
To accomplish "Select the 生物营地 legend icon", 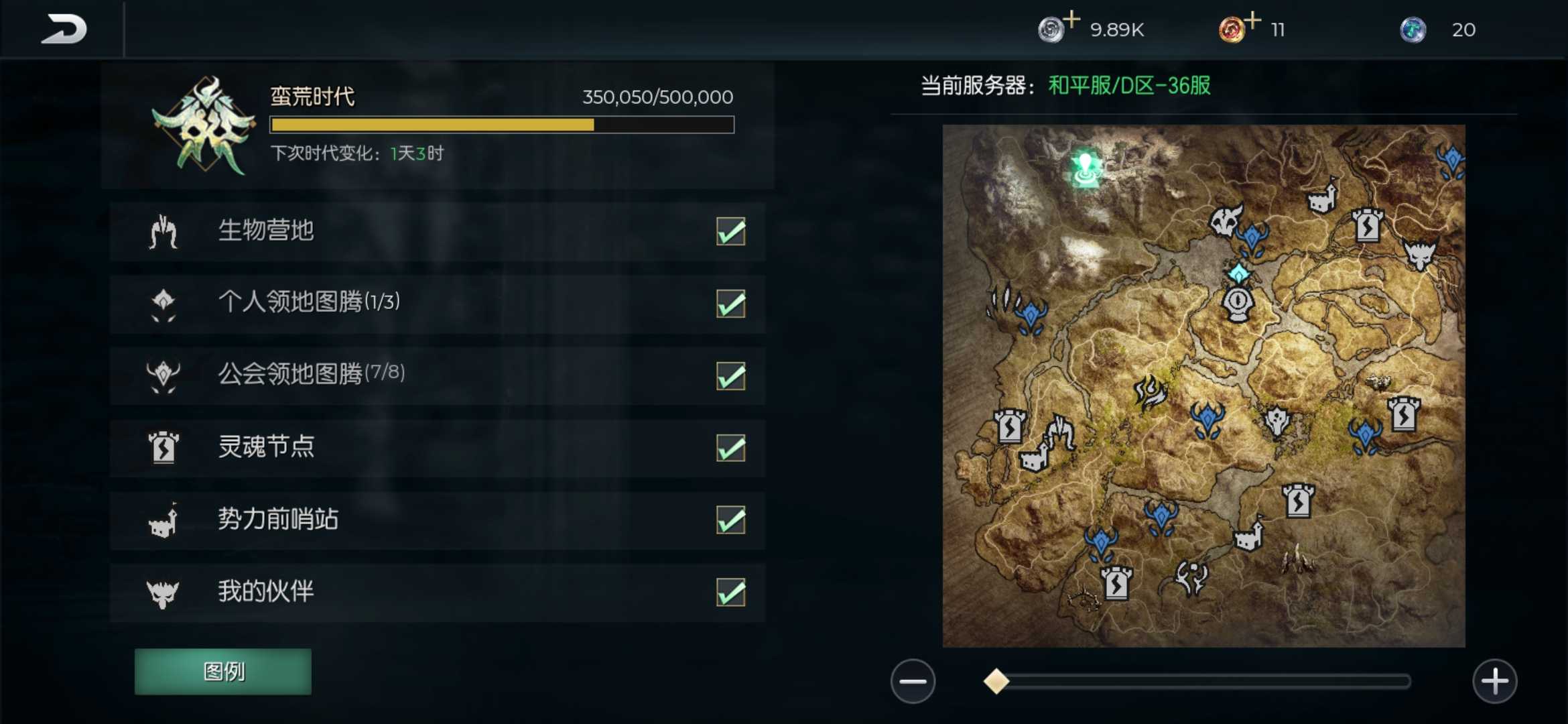I will pos(163,231).
